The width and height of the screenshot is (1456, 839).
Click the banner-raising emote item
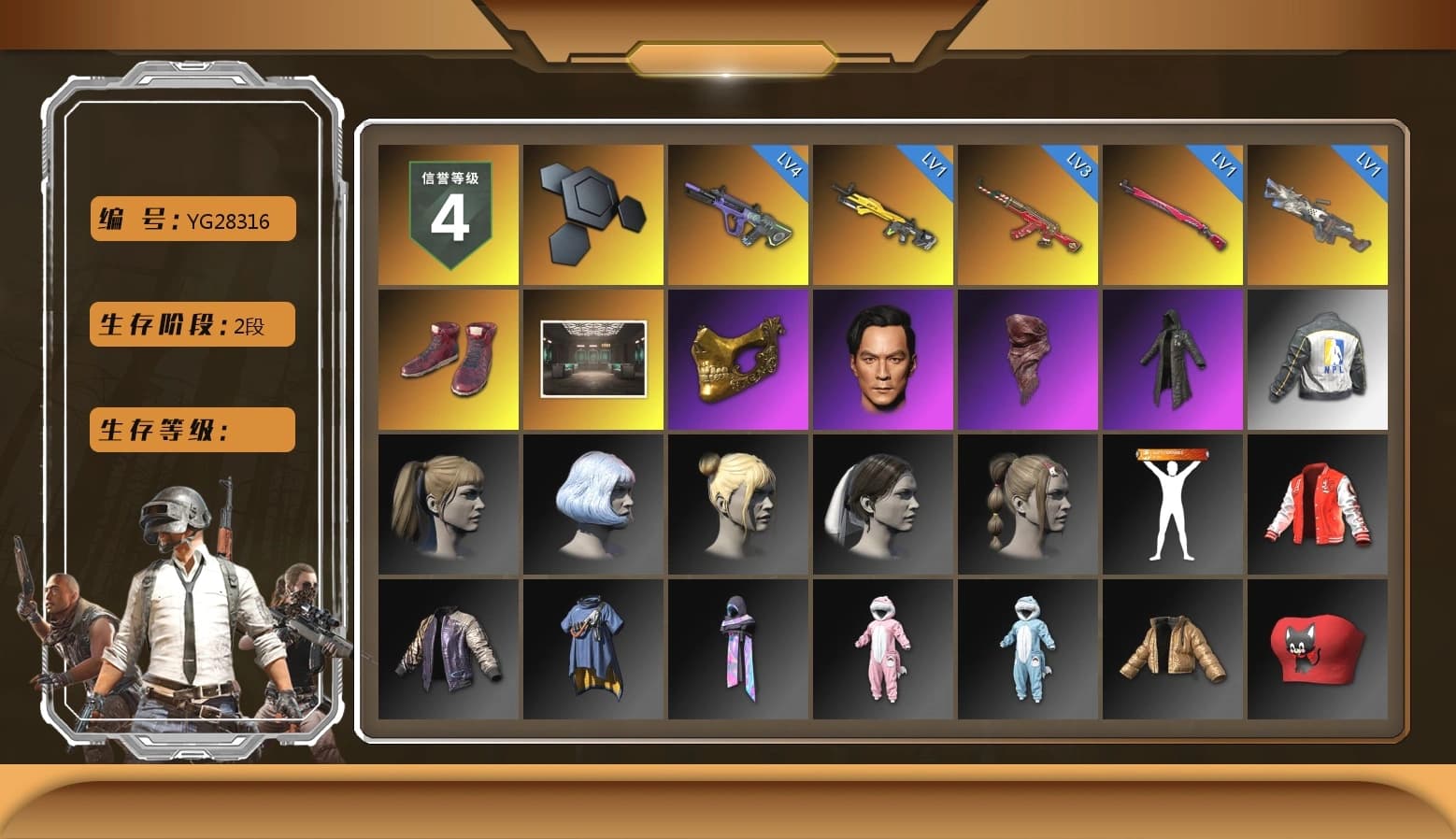(x=1173, y=505)
